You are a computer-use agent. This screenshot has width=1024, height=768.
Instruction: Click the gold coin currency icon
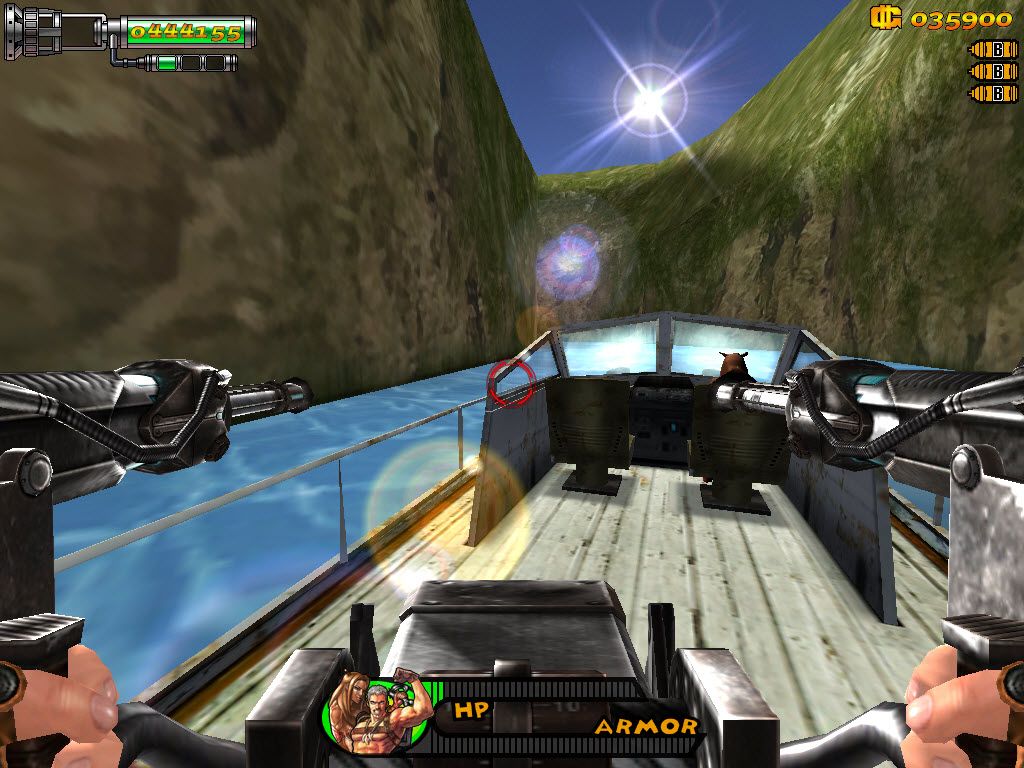(886, 18)
